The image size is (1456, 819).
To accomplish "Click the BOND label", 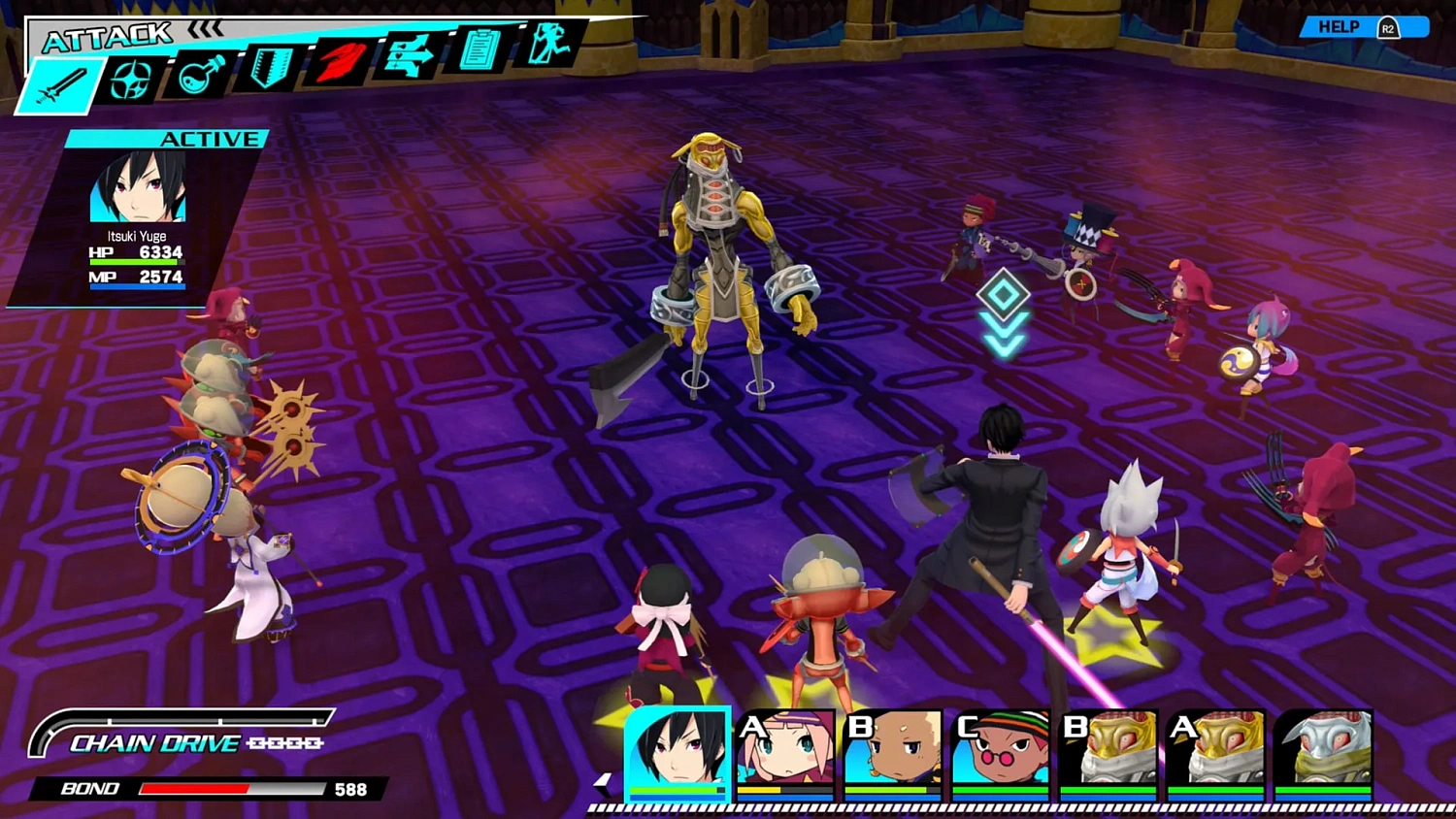I will (89, 789).
